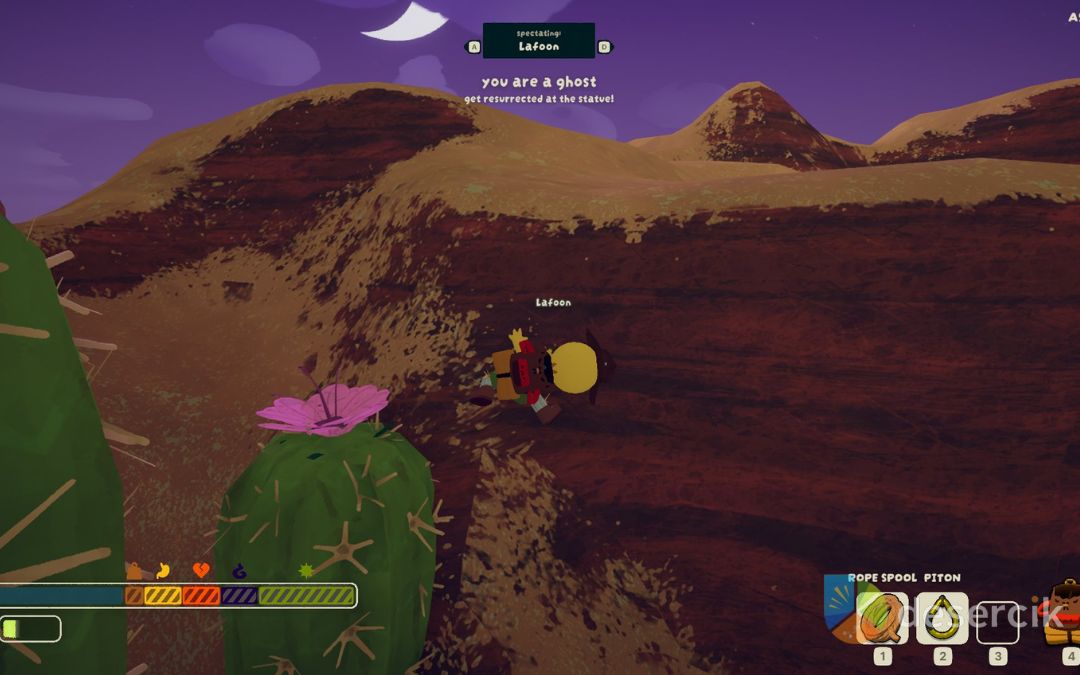Select the Rope Spool hotbar slot
This screenshot has width=1080, height=675.
pos(882,619)
